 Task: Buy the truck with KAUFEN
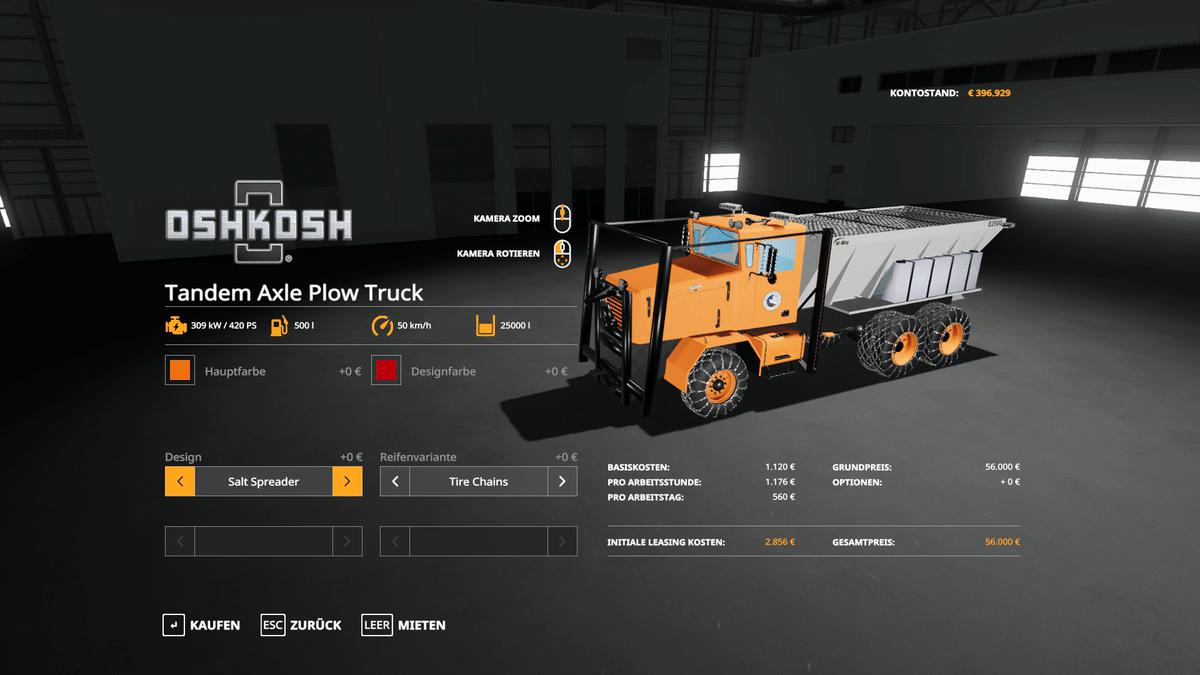[202, 625]
